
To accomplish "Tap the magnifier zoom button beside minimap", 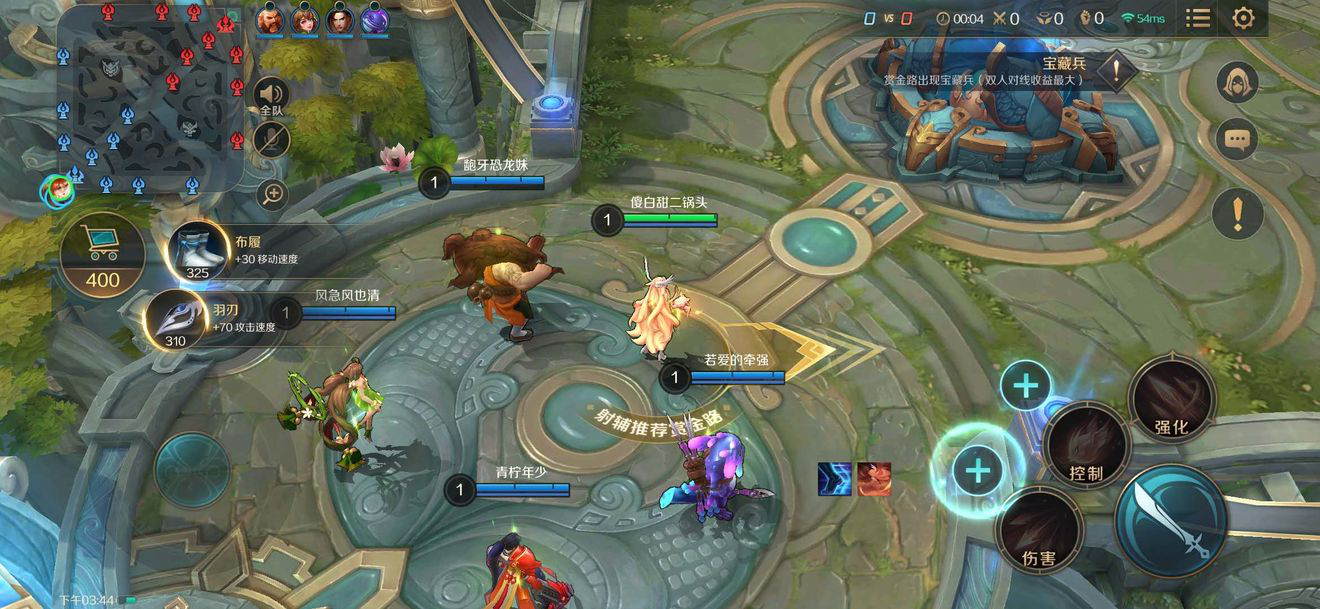I will (x=272, y=193).
